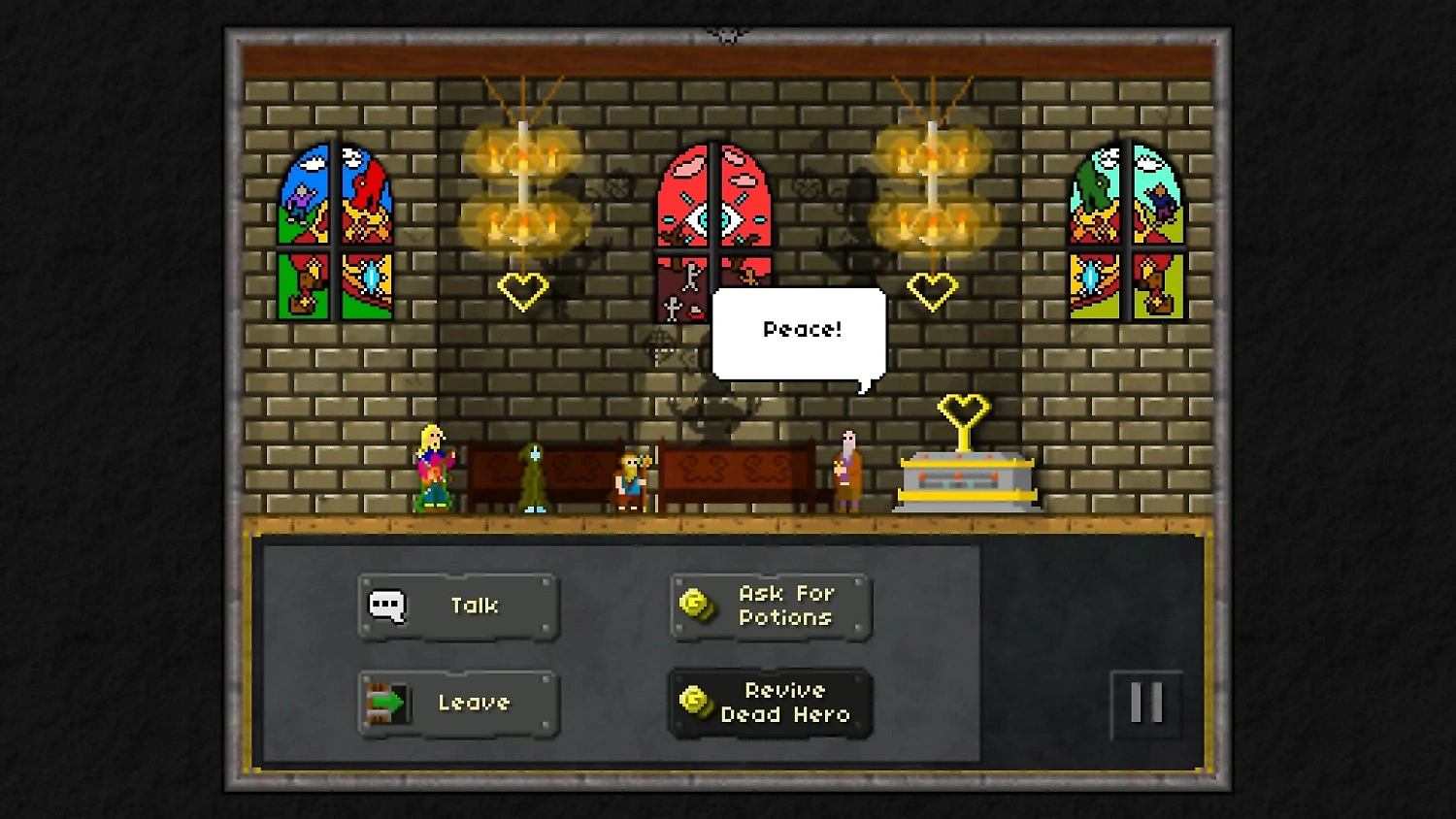1456x819 pixels.
Task: Click the green exit arrow icon on Leave button
Action: 387,704
